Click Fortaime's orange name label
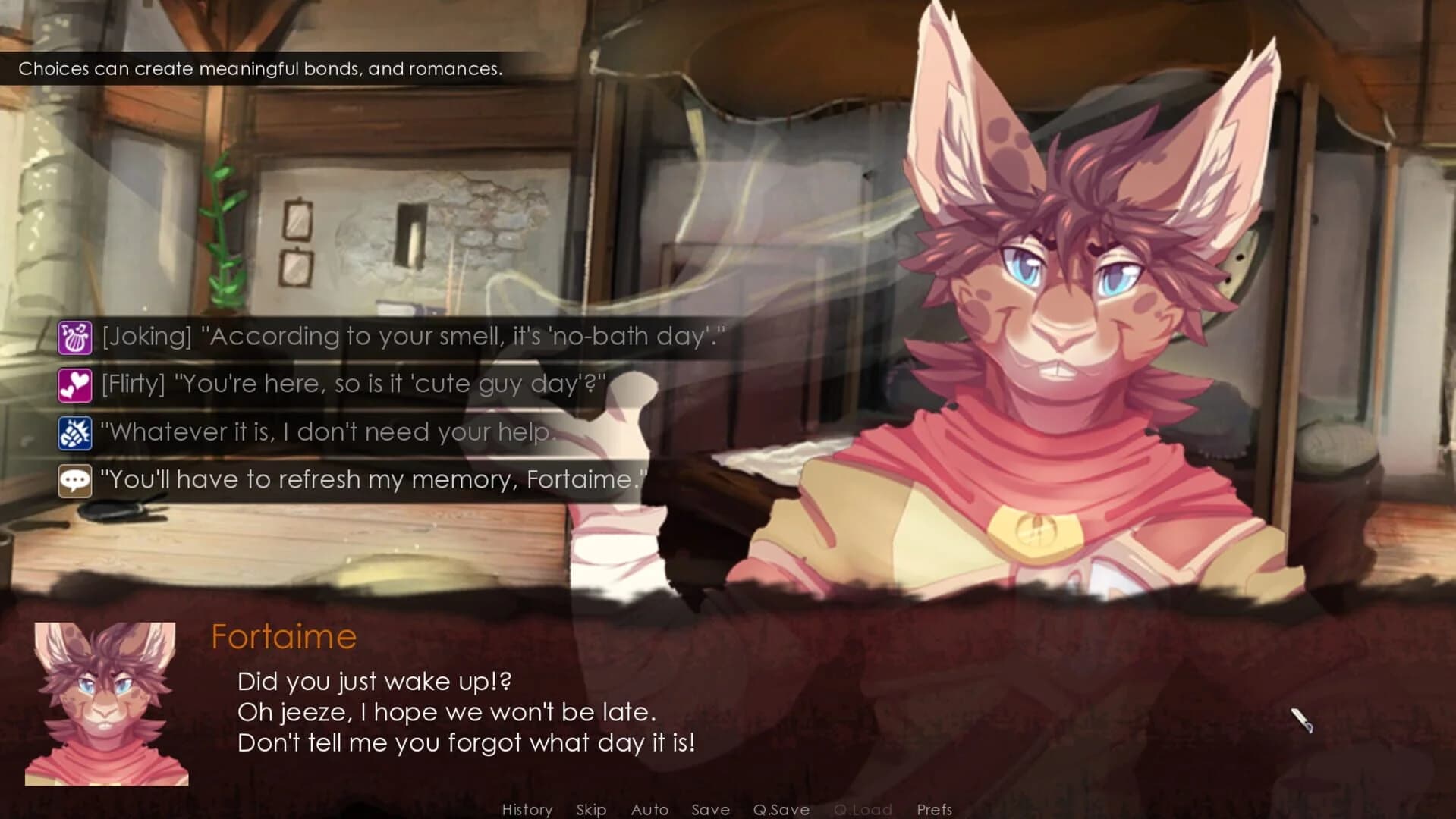This screenshot has height=819, width=1456. point(284,635)
